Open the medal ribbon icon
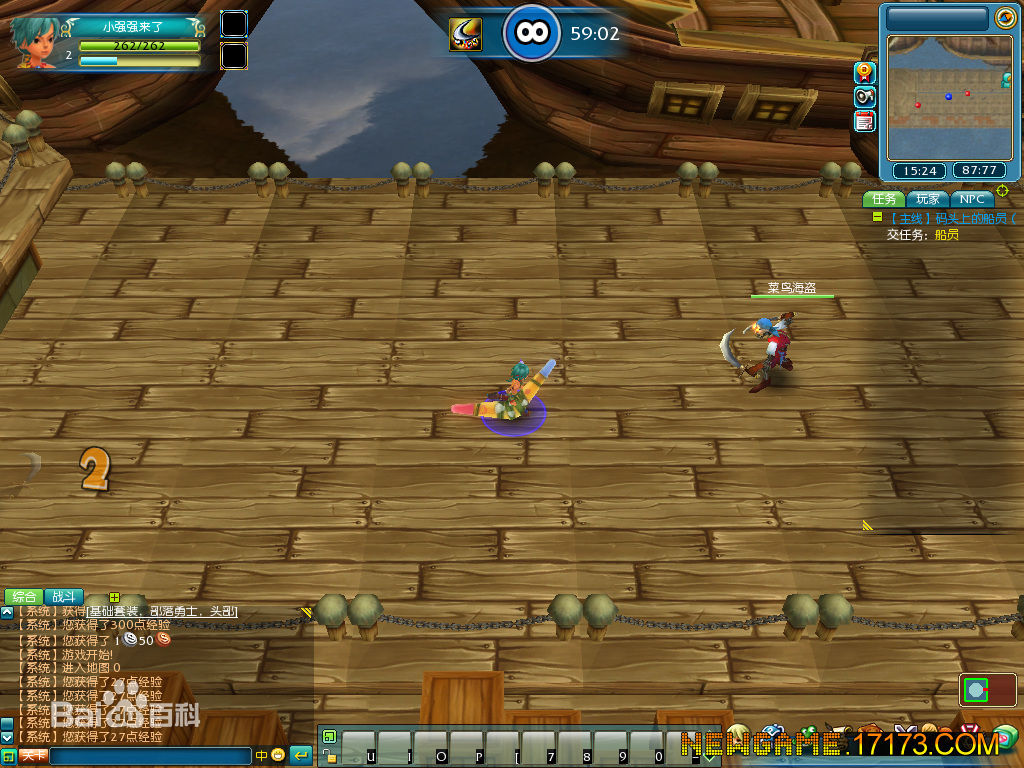 click(x=865, y=72)
